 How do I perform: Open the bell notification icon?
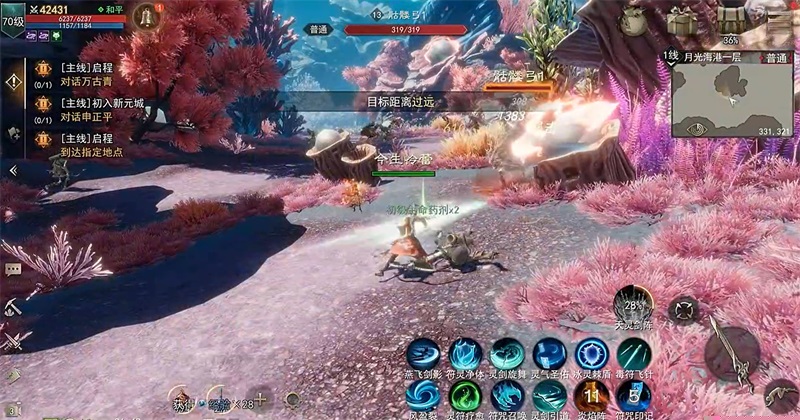147,17
